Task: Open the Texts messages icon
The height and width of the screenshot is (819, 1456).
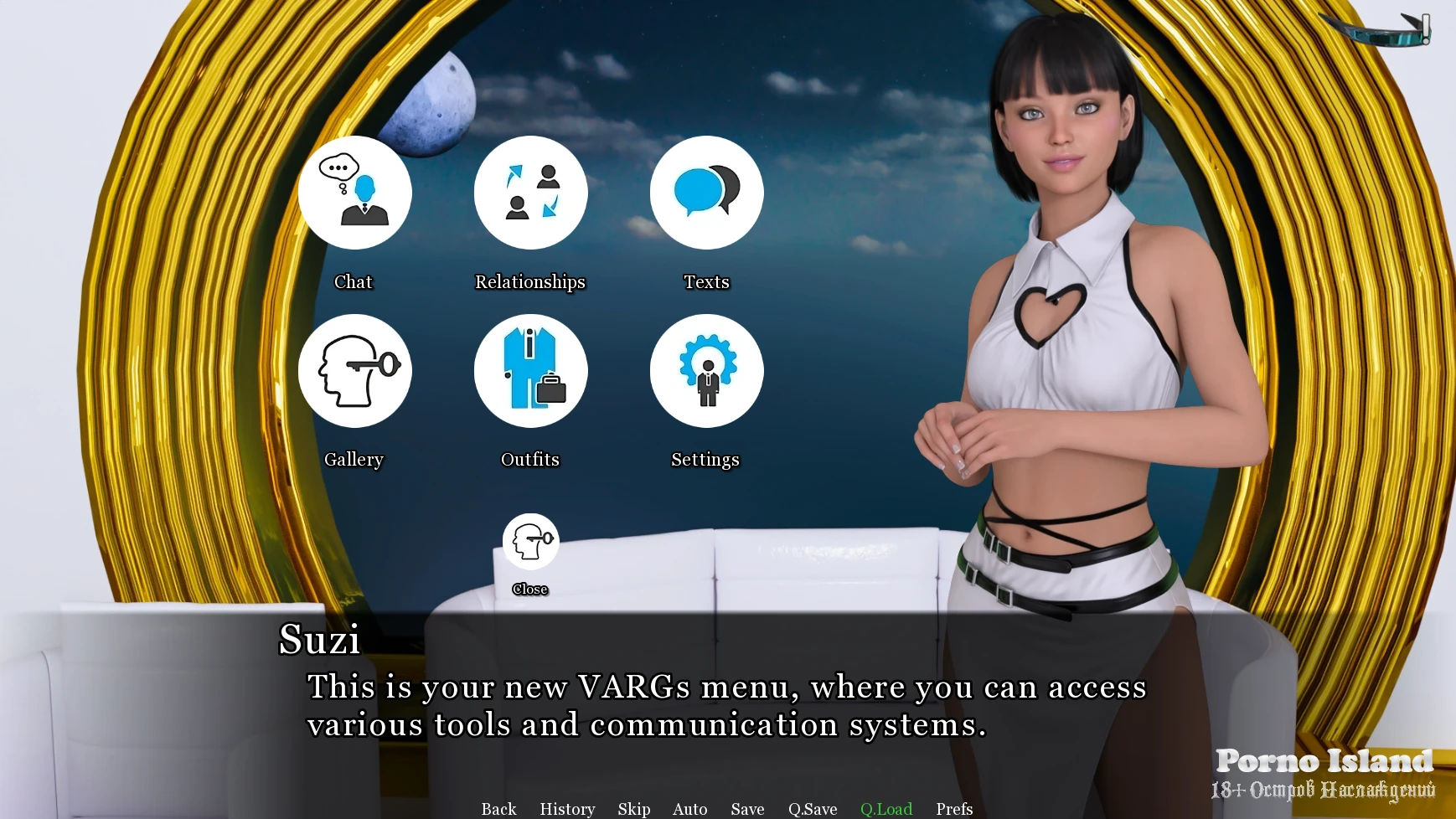Action: pos(706,193)
